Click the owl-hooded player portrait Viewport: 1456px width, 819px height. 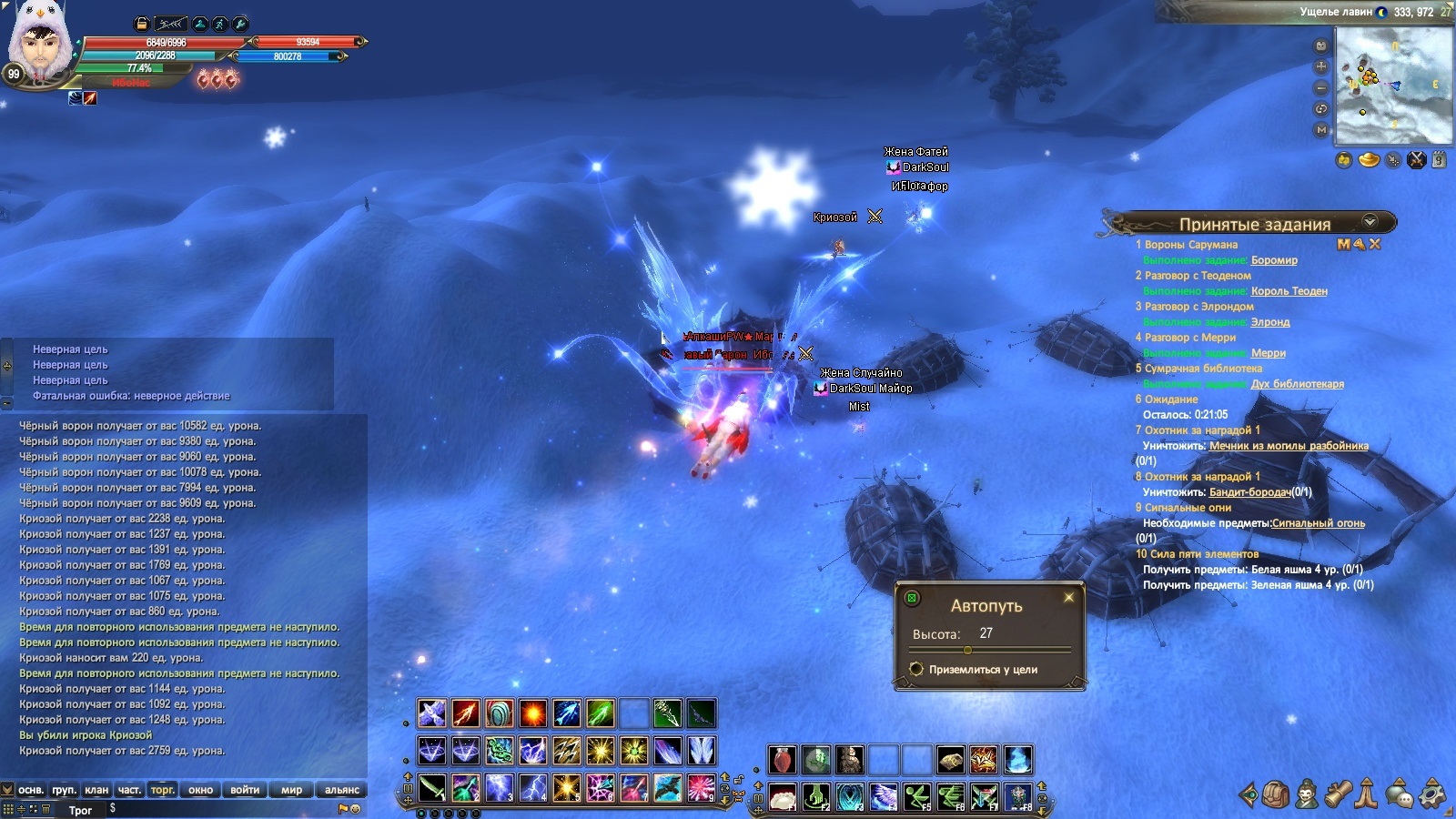click(40, 44)
